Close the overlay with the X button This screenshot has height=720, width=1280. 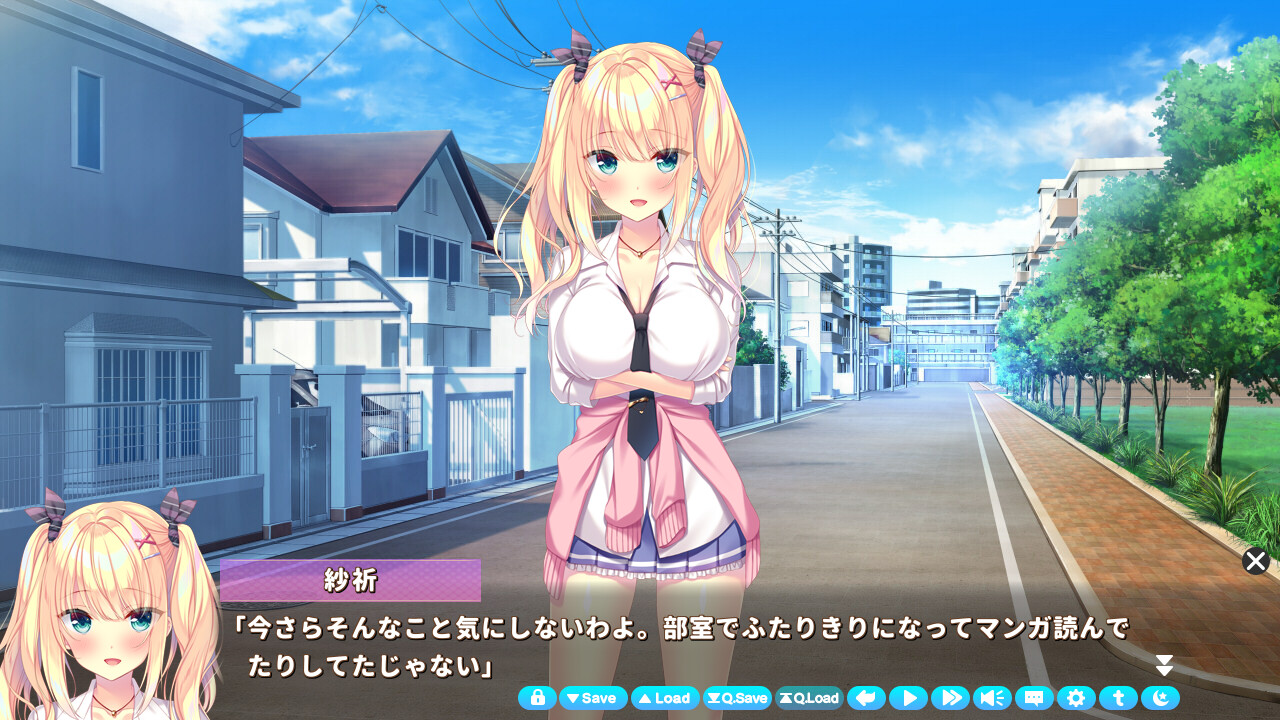coord(1256,562)
